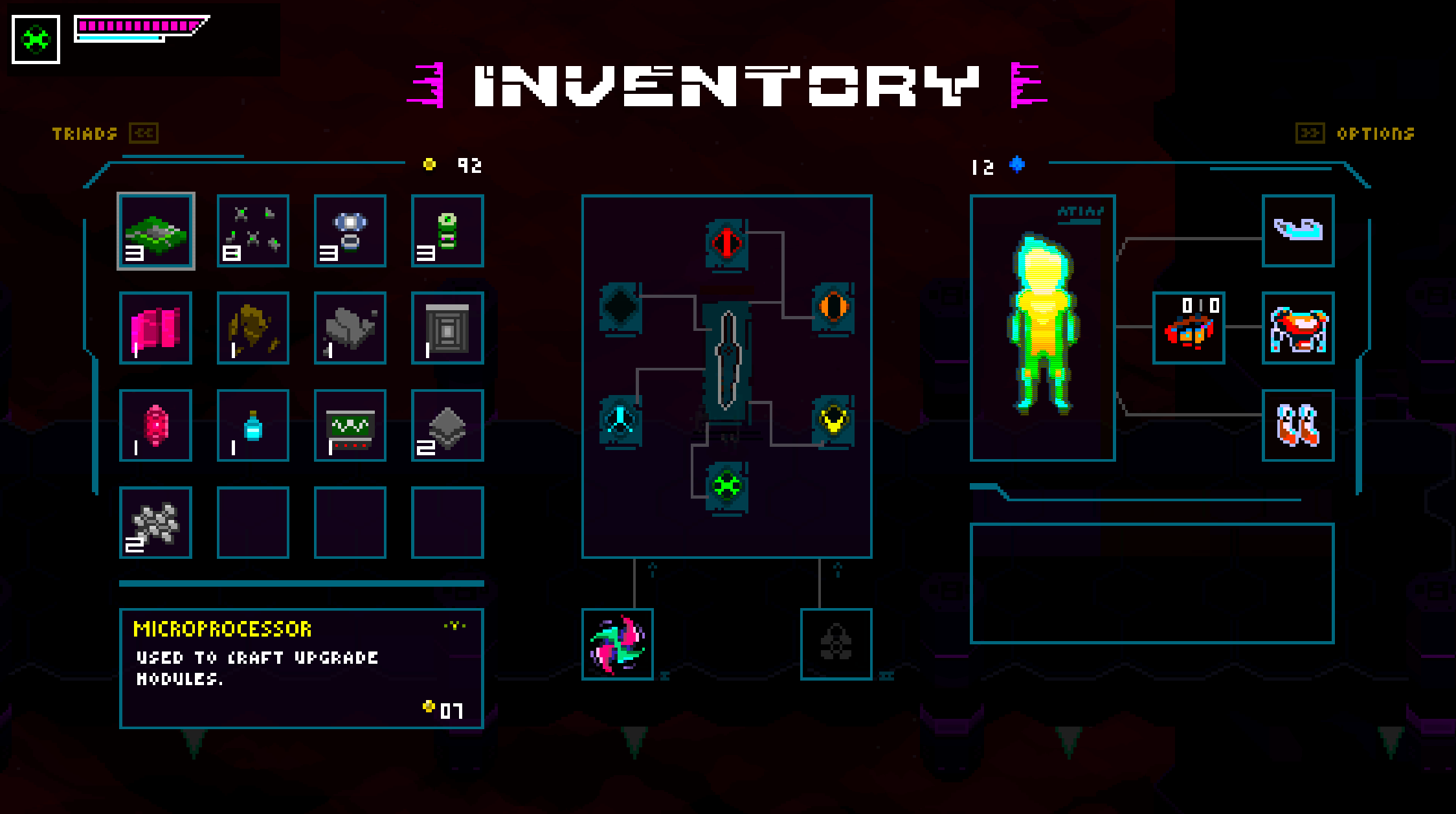The height and width of the screenshot is (814, 1456).
Task: Click the blue vial inventory item
Action: pos(253,425)
